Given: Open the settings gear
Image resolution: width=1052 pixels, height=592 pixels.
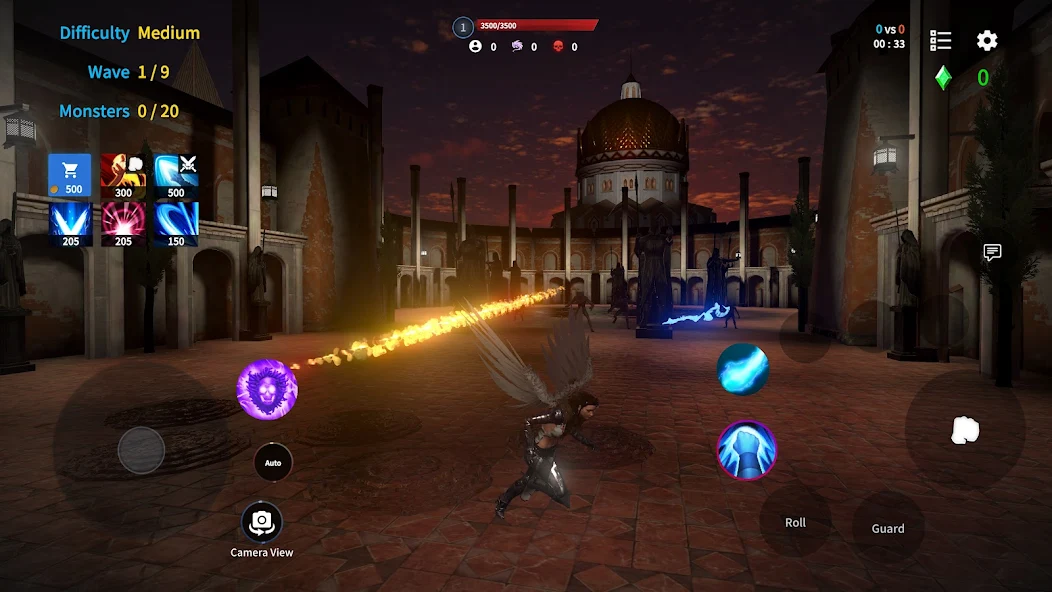Looking at the screenshot, I should (x=987, y=41).
